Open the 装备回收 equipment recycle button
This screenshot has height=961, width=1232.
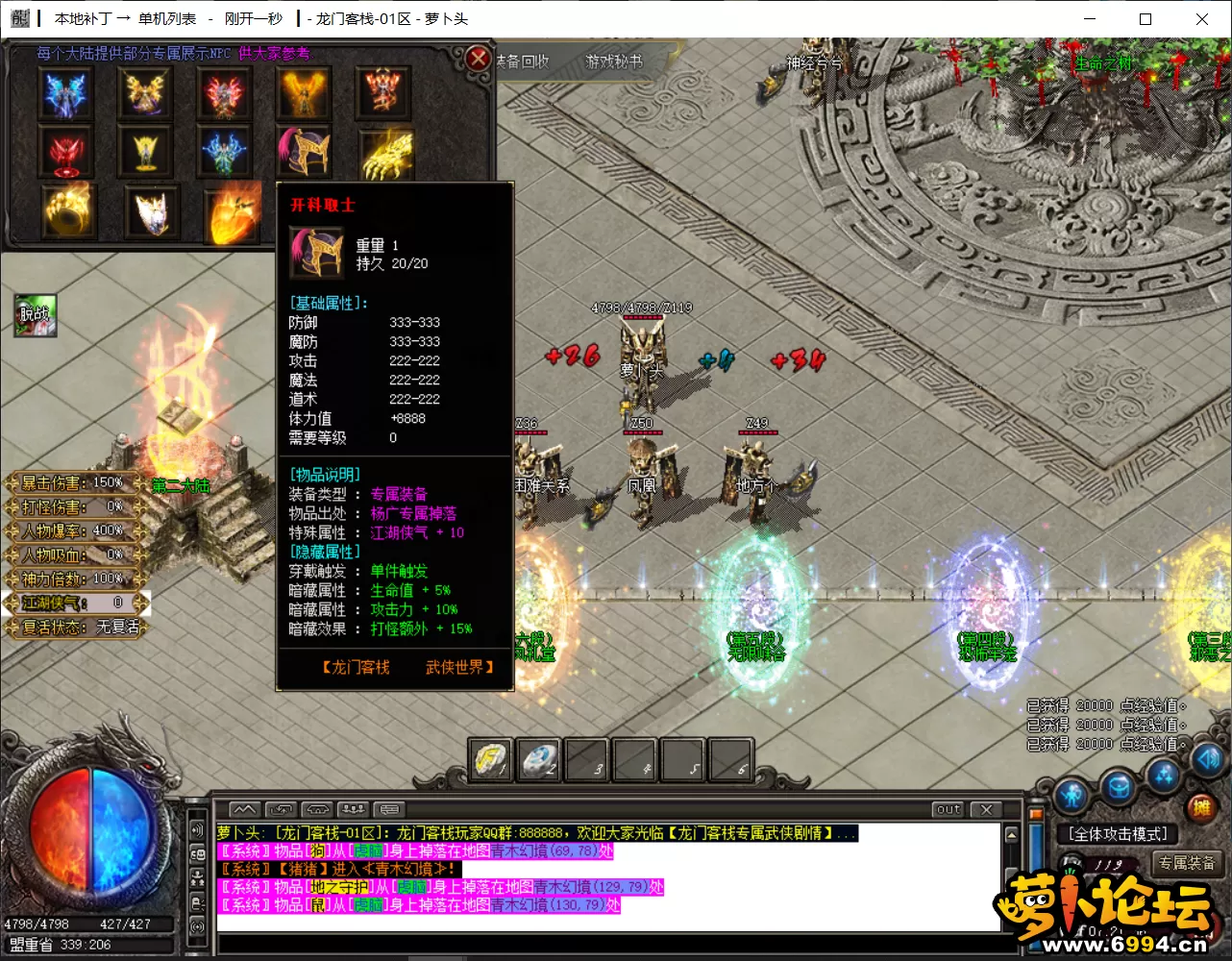[523, 62]
